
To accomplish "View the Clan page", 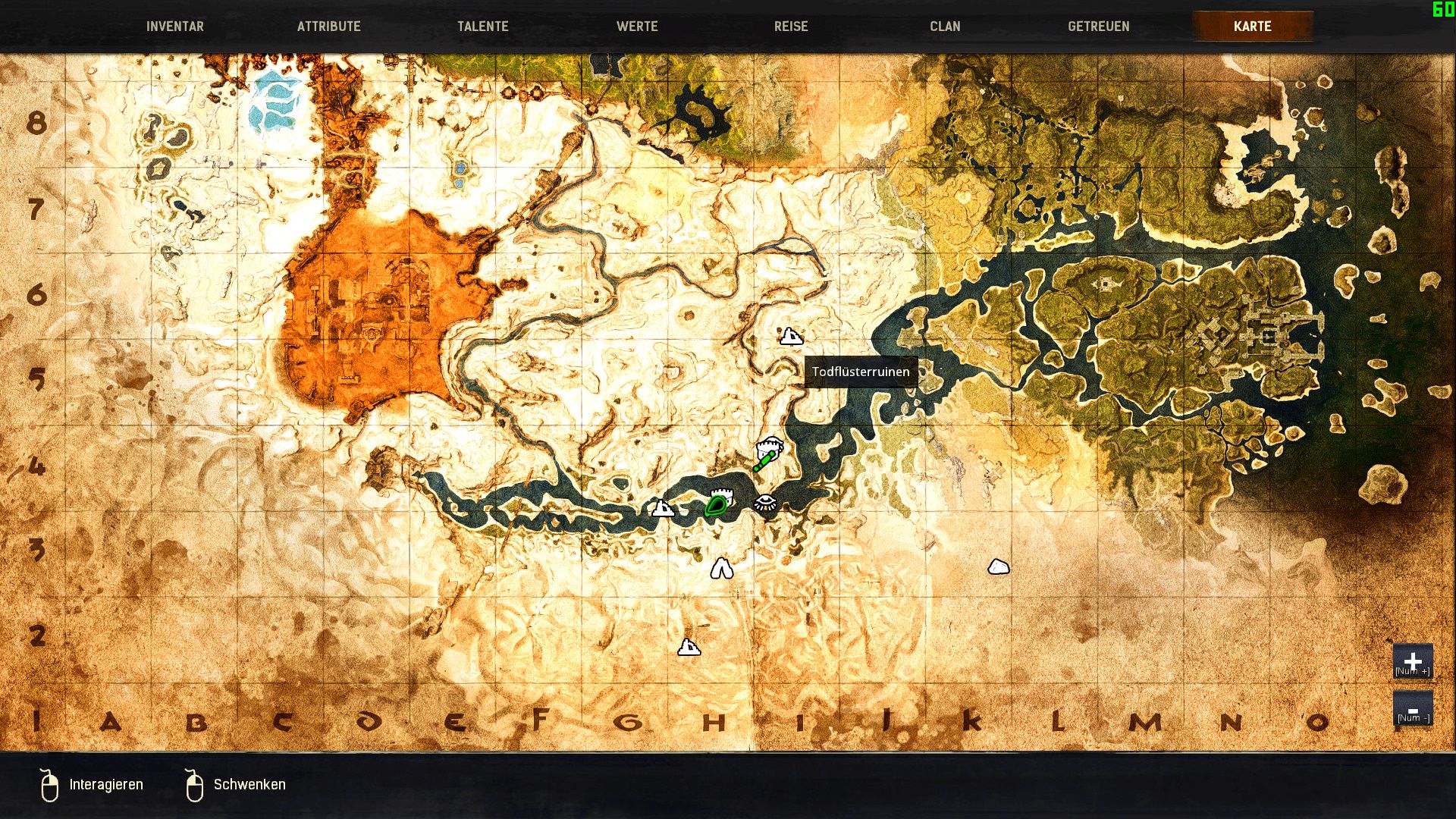I will point(944,25).
